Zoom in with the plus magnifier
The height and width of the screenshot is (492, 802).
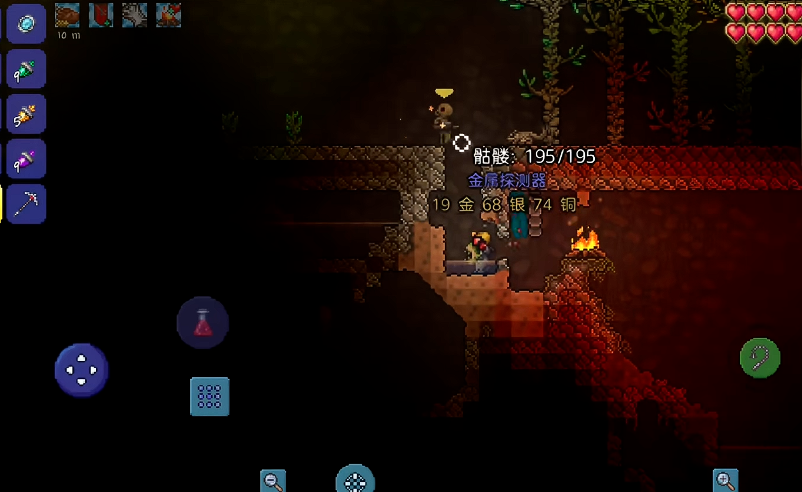coord(726,481)
